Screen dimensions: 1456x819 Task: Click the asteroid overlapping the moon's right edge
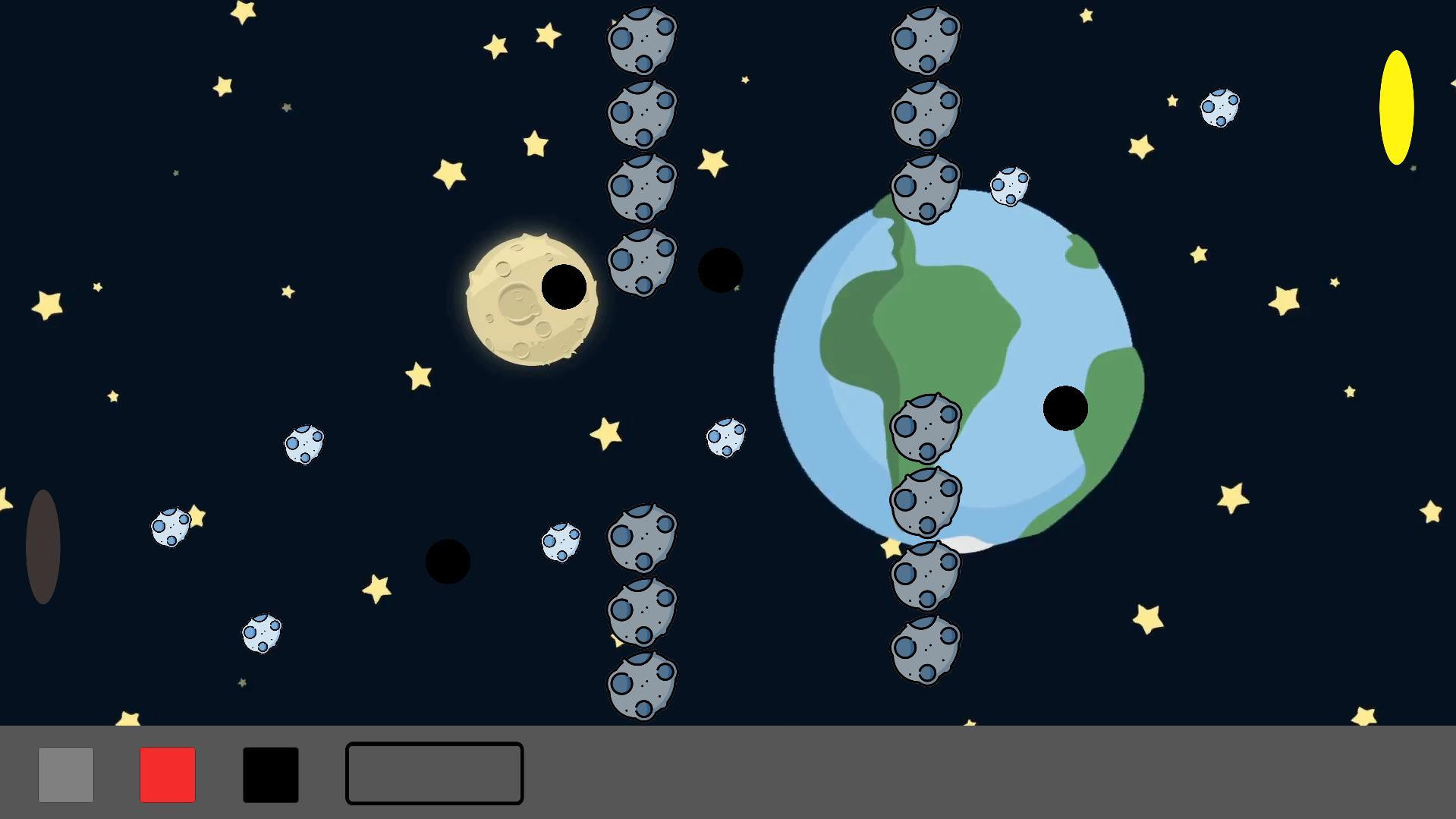tap(641, 262)
